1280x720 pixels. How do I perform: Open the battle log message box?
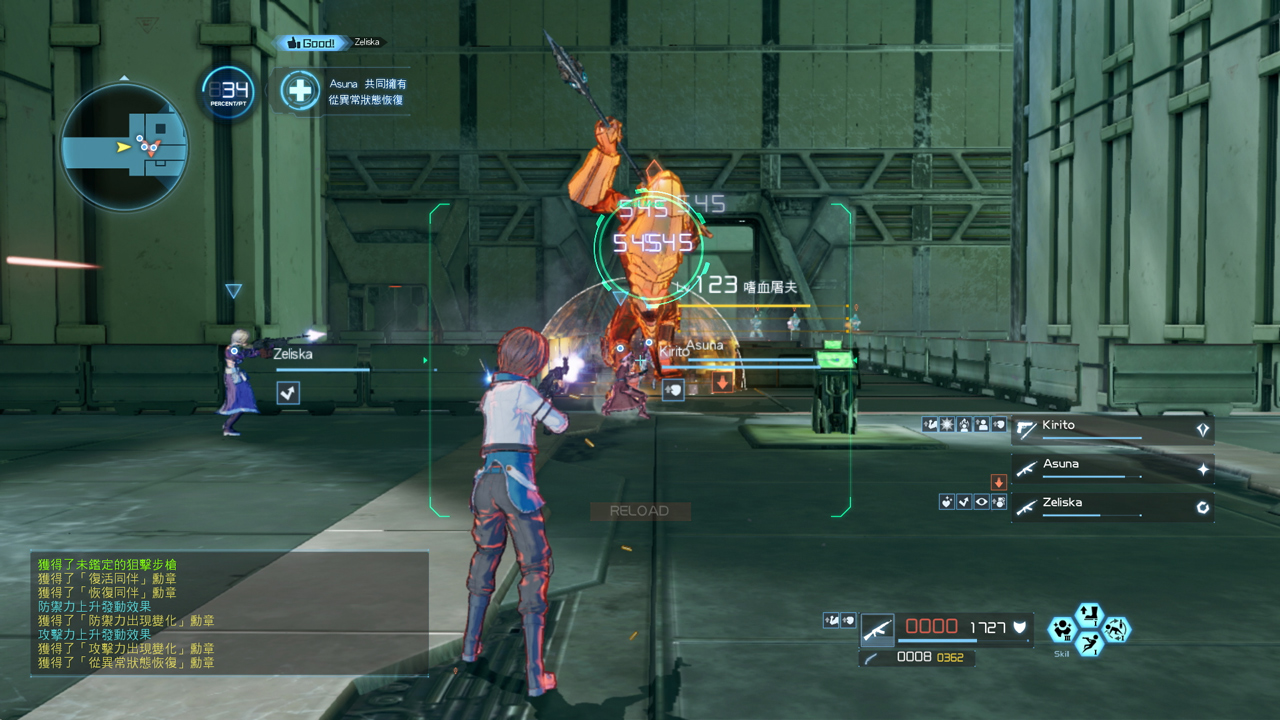[x=230, y=614]
